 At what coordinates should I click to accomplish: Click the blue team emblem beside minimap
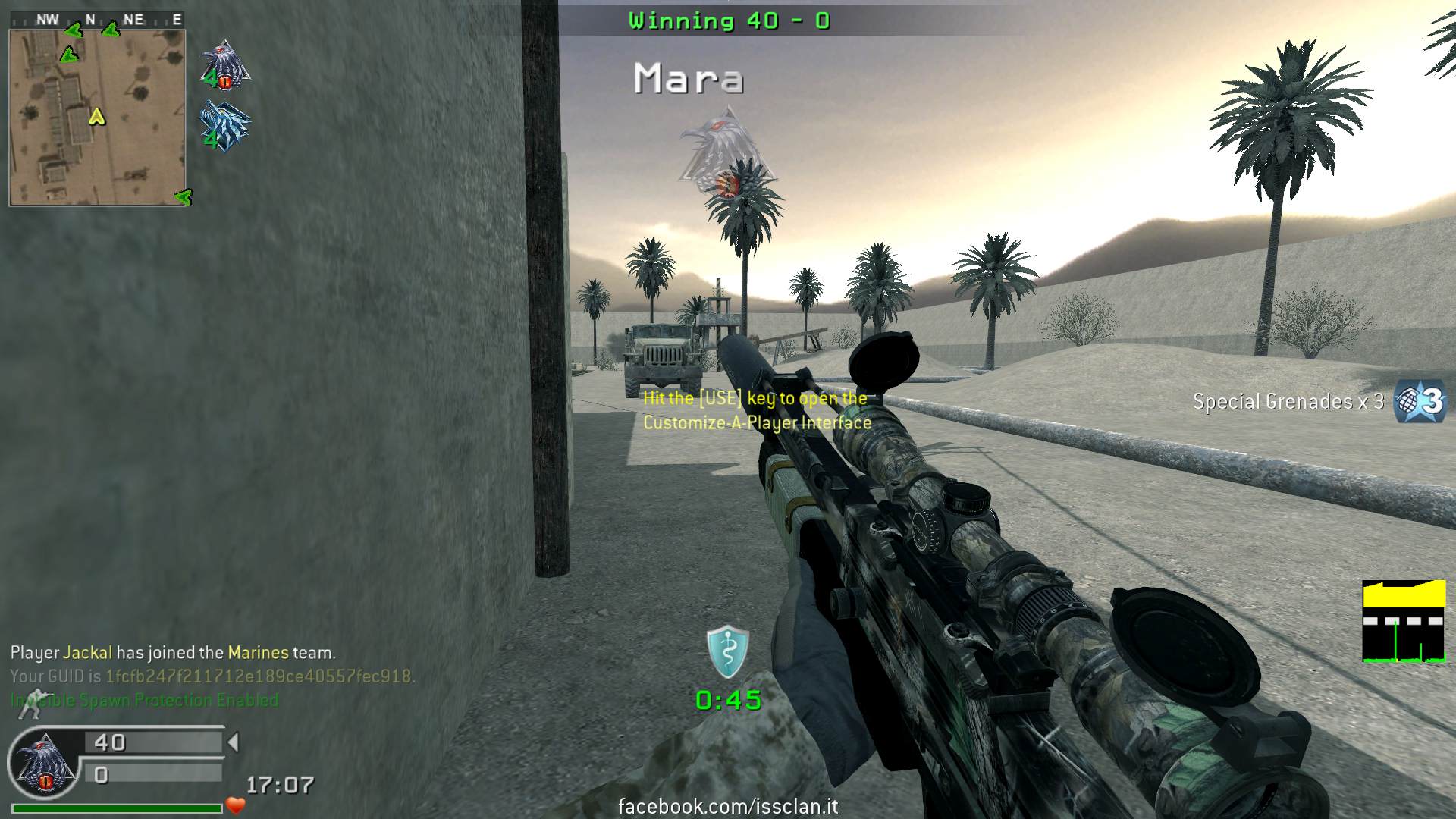point(224,126)
